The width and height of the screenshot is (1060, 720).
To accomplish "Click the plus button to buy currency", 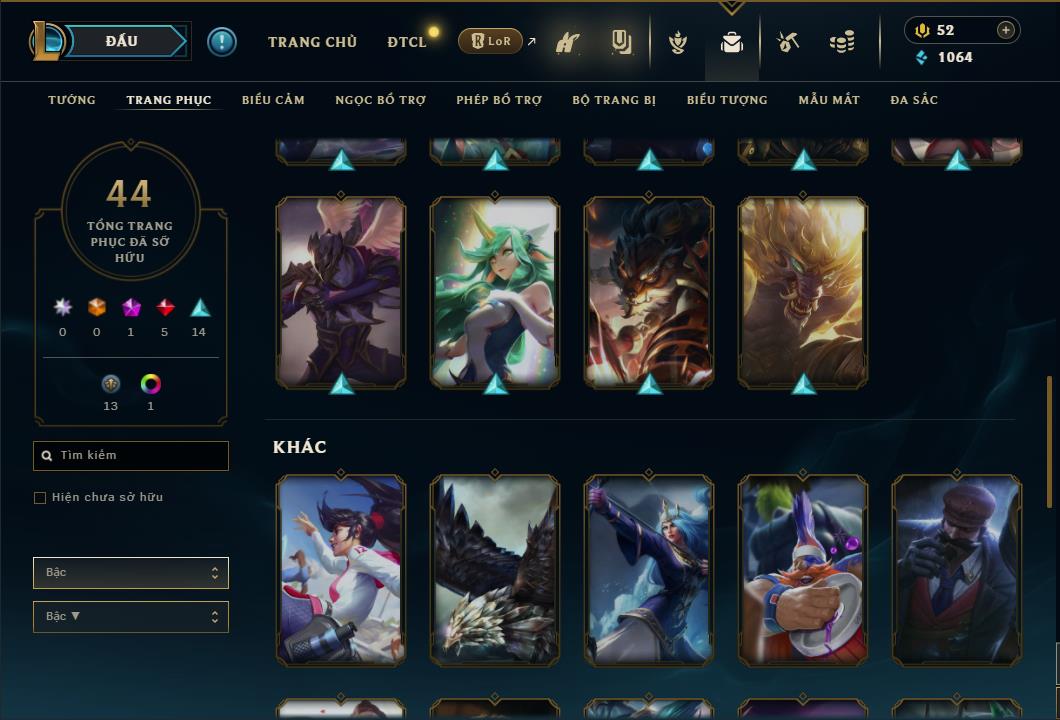I will click(1006, 30).
